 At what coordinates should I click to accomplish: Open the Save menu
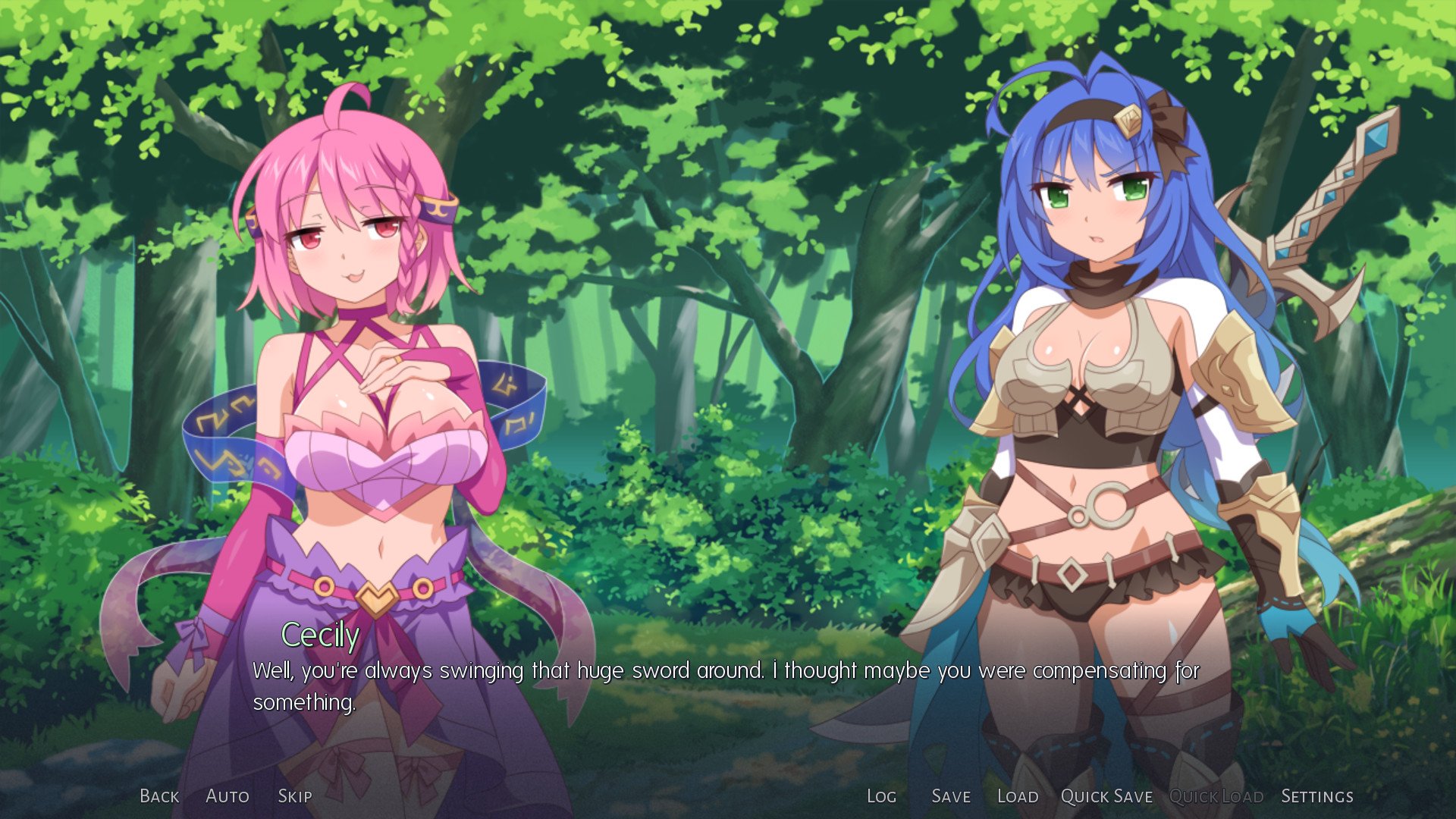[951, 796]
